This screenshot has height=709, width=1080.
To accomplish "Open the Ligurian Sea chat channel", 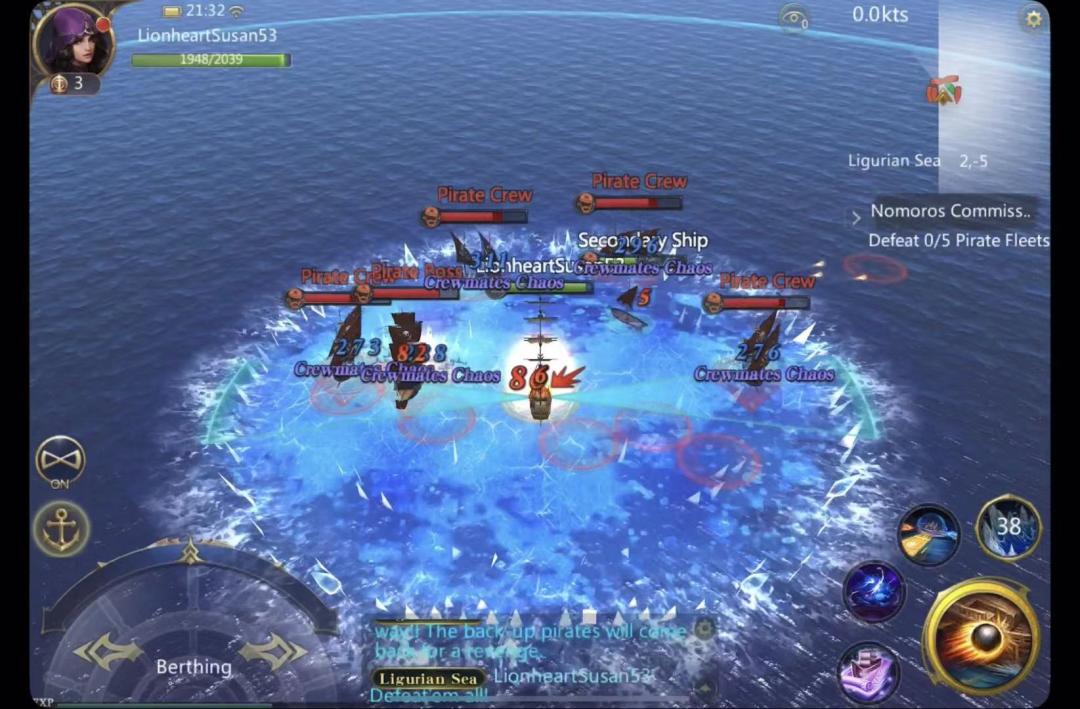I will (428, 678).
